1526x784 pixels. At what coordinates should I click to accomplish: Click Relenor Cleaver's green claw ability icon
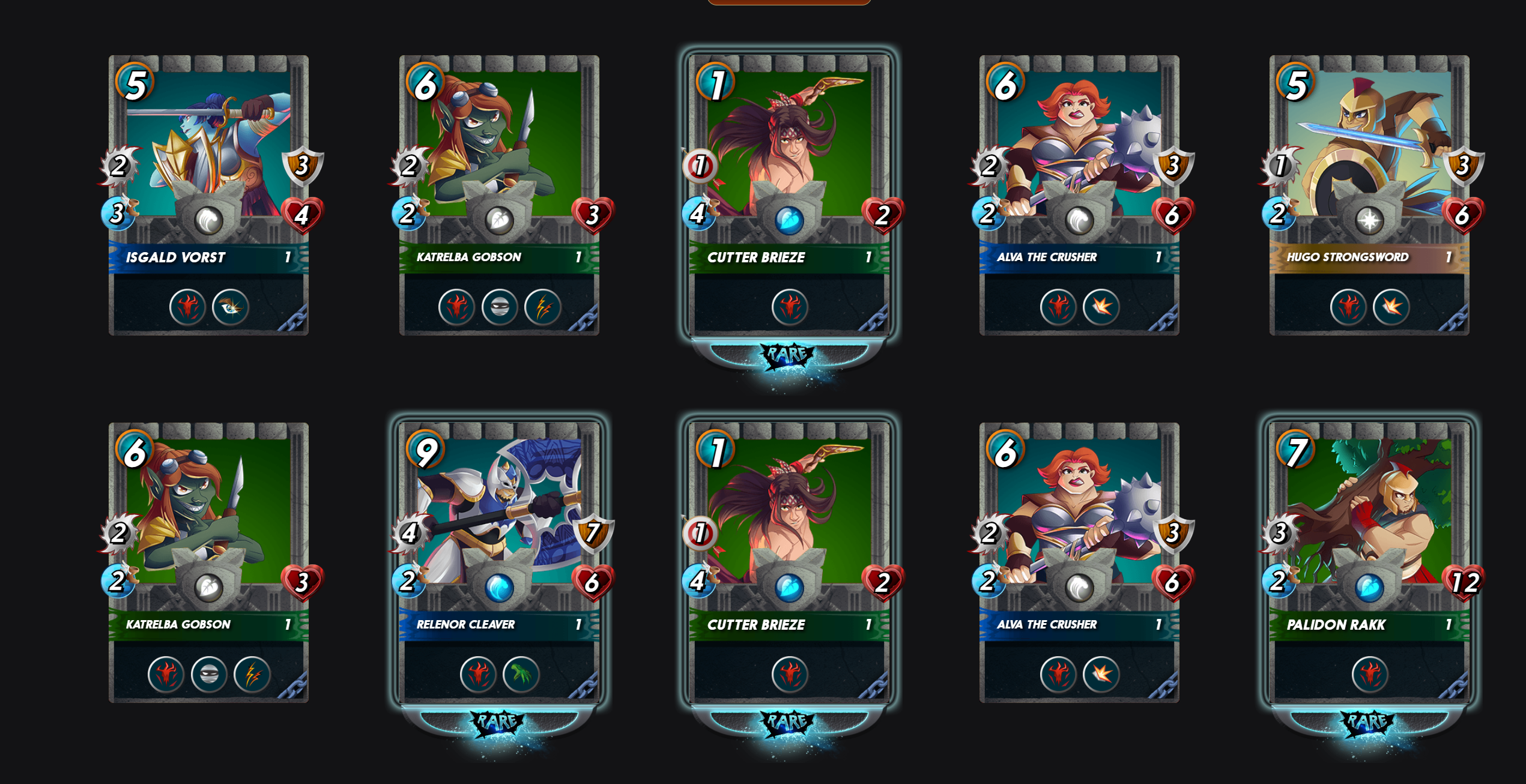521,674
